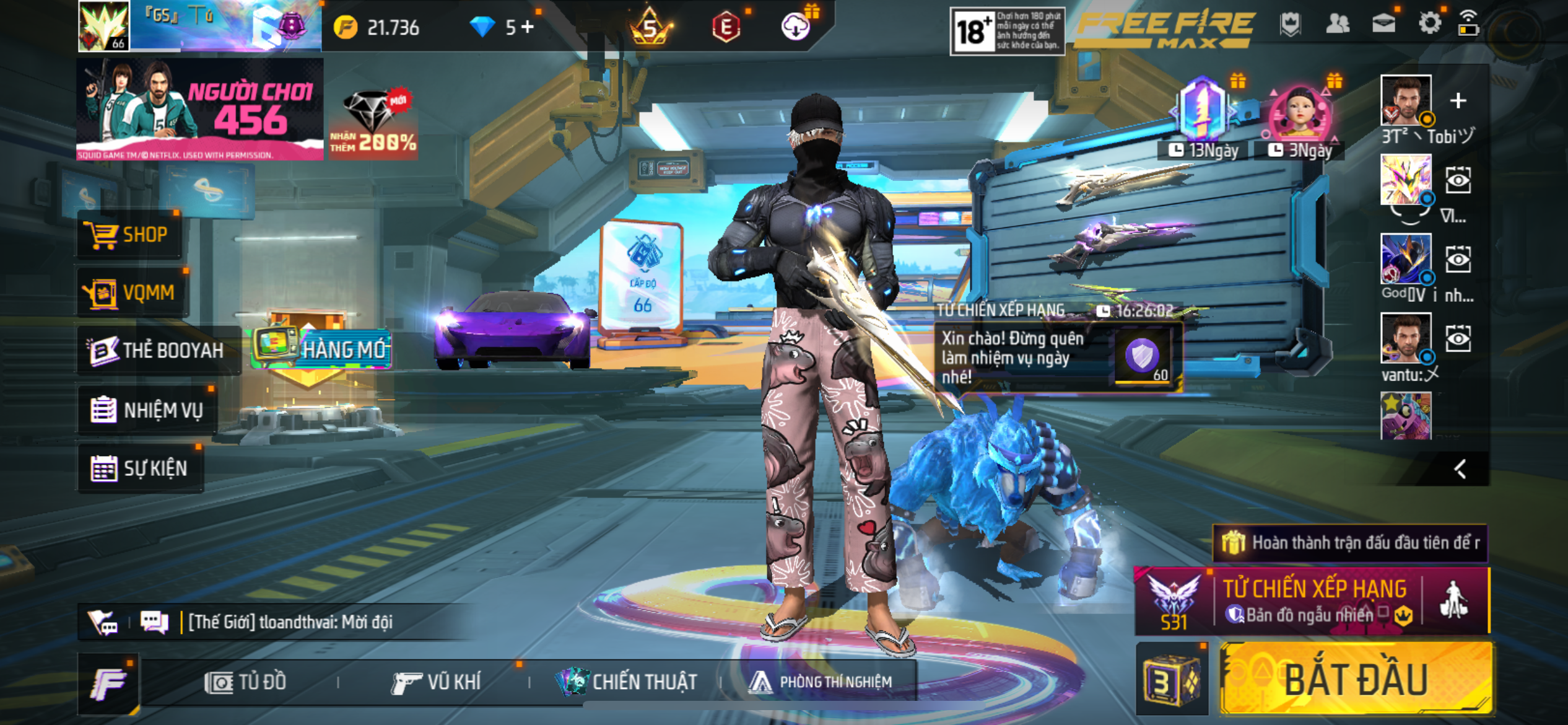The image size is (1568, 725).
Task: Switch to the VŨ KHÍ weapons tab
Action: (436, 682)
